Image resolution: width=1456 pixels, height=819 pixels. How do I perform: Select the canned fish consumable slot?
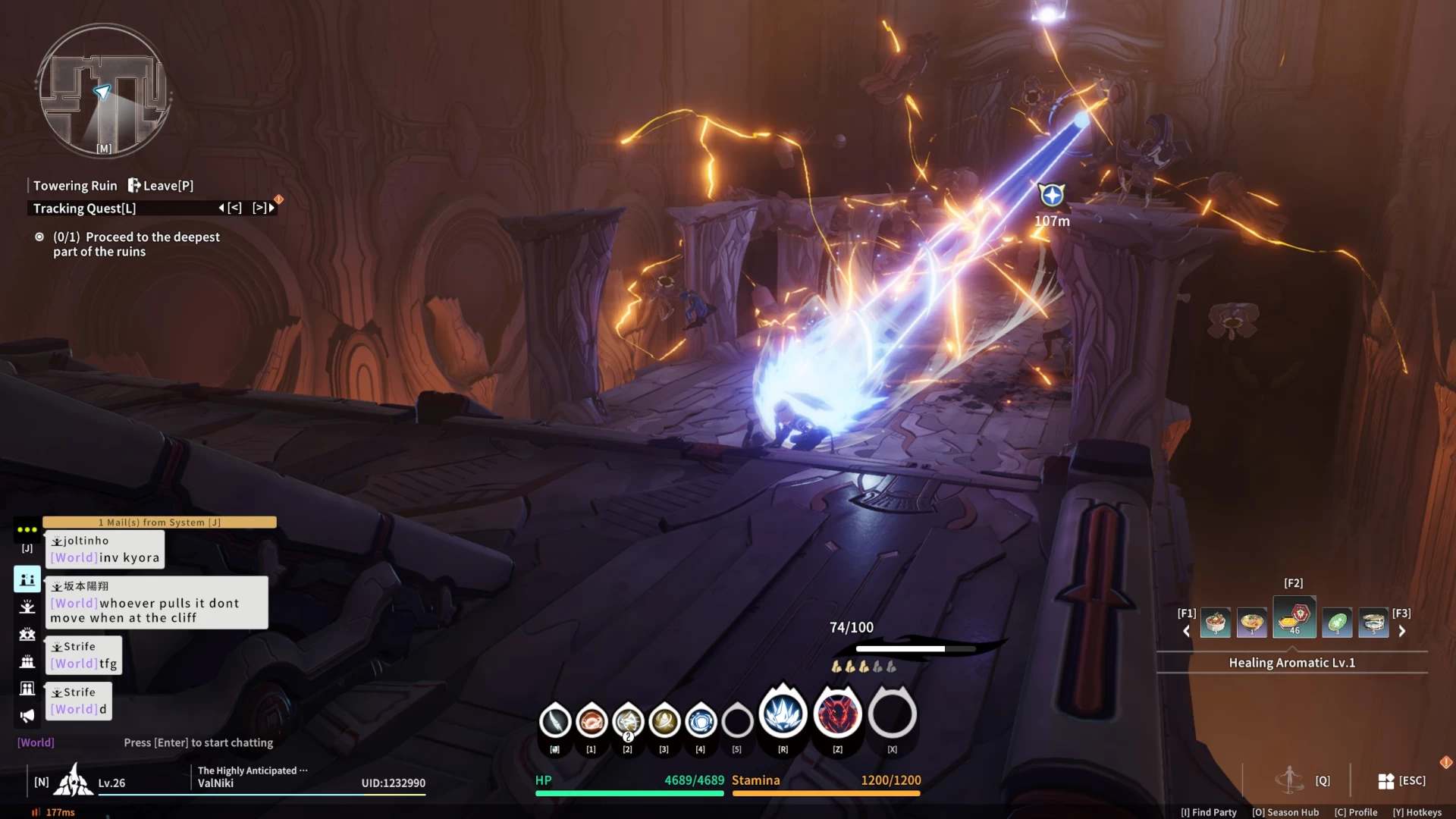pyautogui.click(x=1373, y=623)
